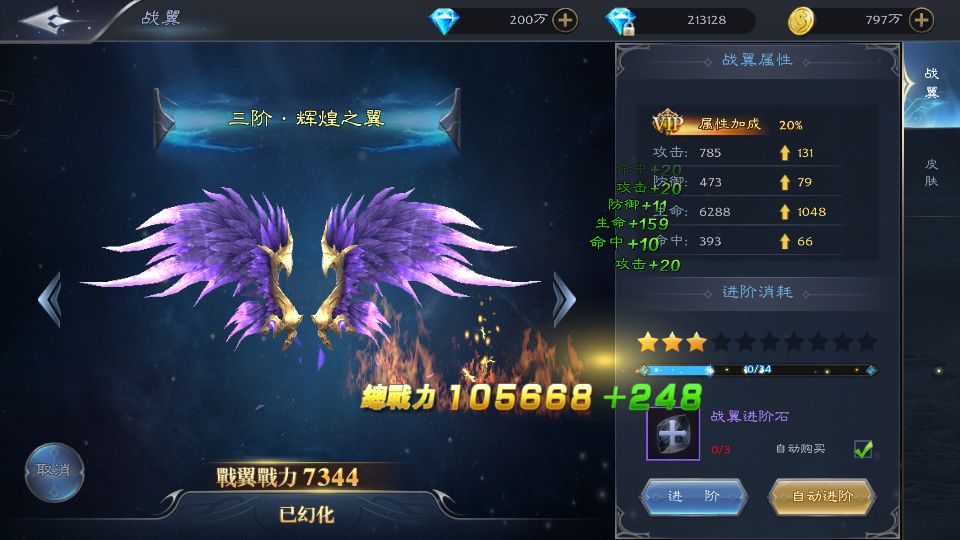Viewport: 960px width, 540px height.
Task: Go back using the top-left arrow
Action: pos(45,20)
